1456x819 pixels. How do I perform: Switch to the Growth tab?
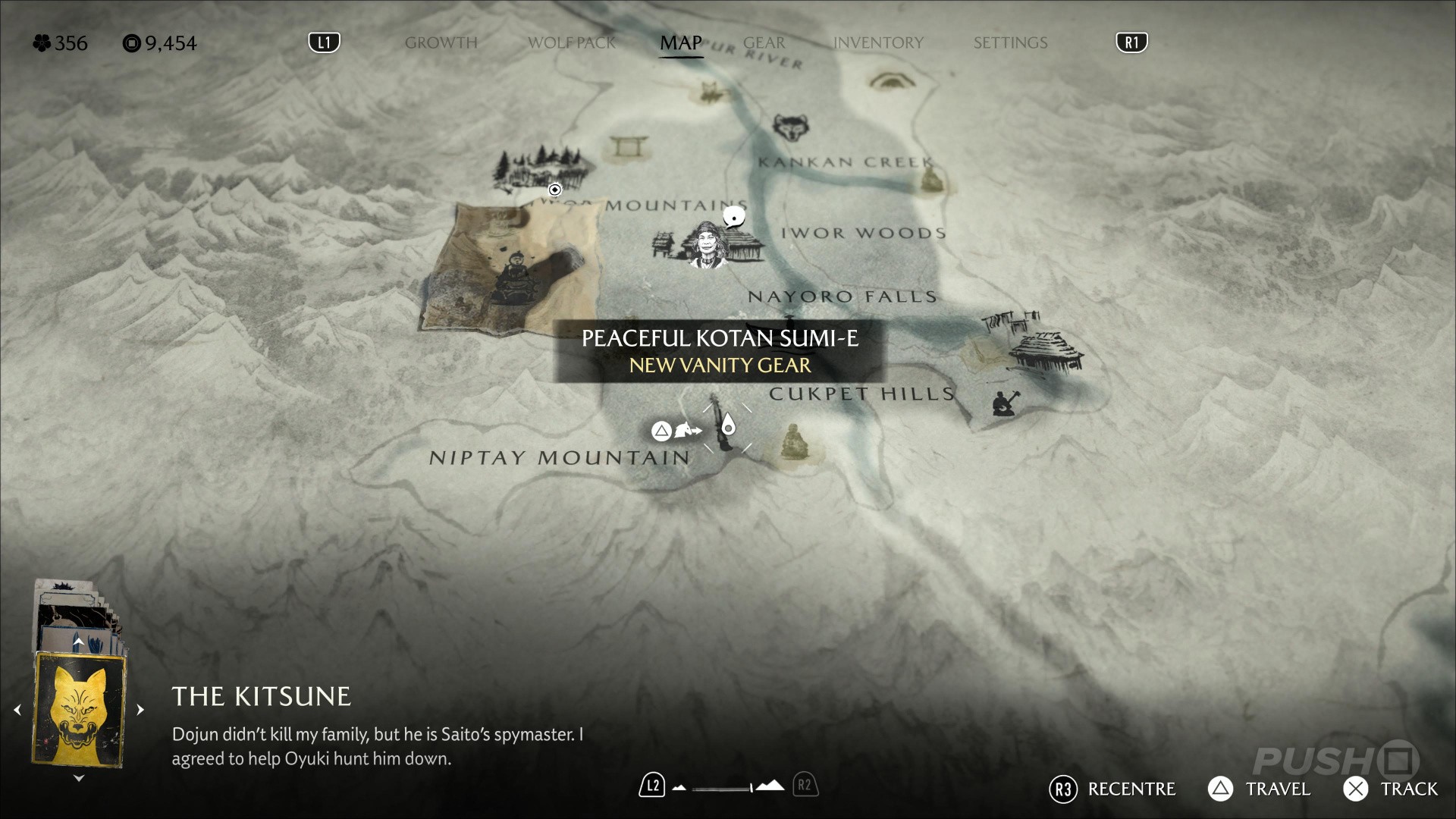click(441, 42)
